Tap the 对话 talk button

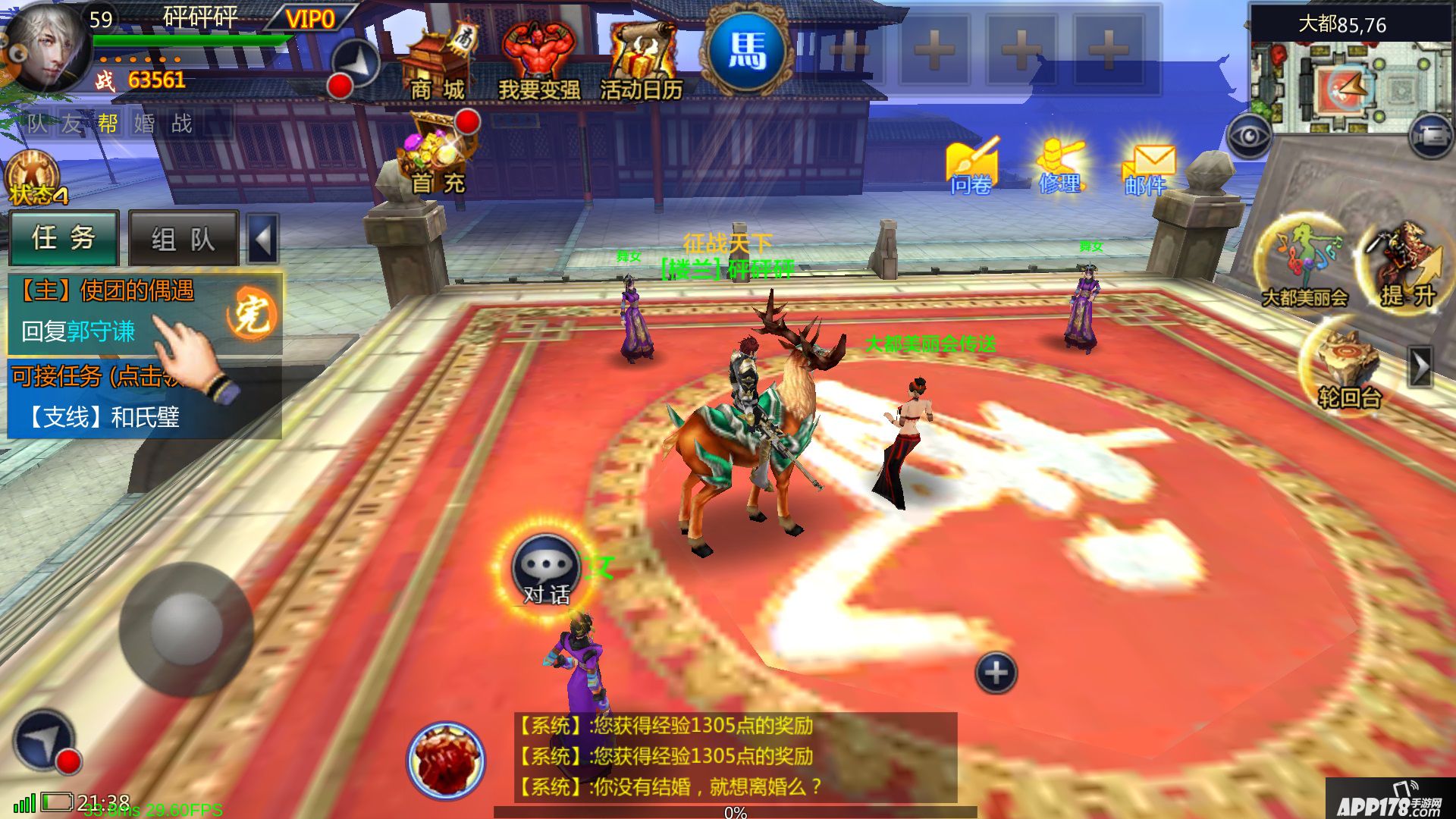(x=546, y=573)
